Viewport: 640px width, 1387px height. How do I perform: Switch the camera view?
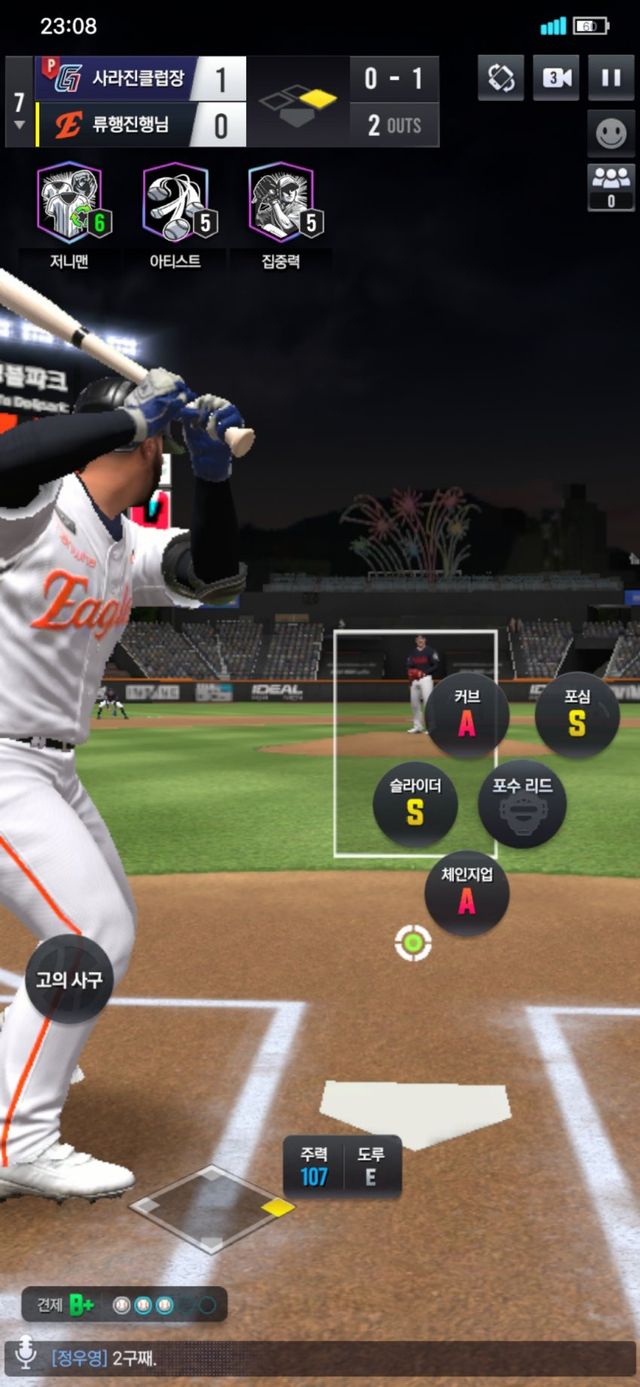coord(556,78)
